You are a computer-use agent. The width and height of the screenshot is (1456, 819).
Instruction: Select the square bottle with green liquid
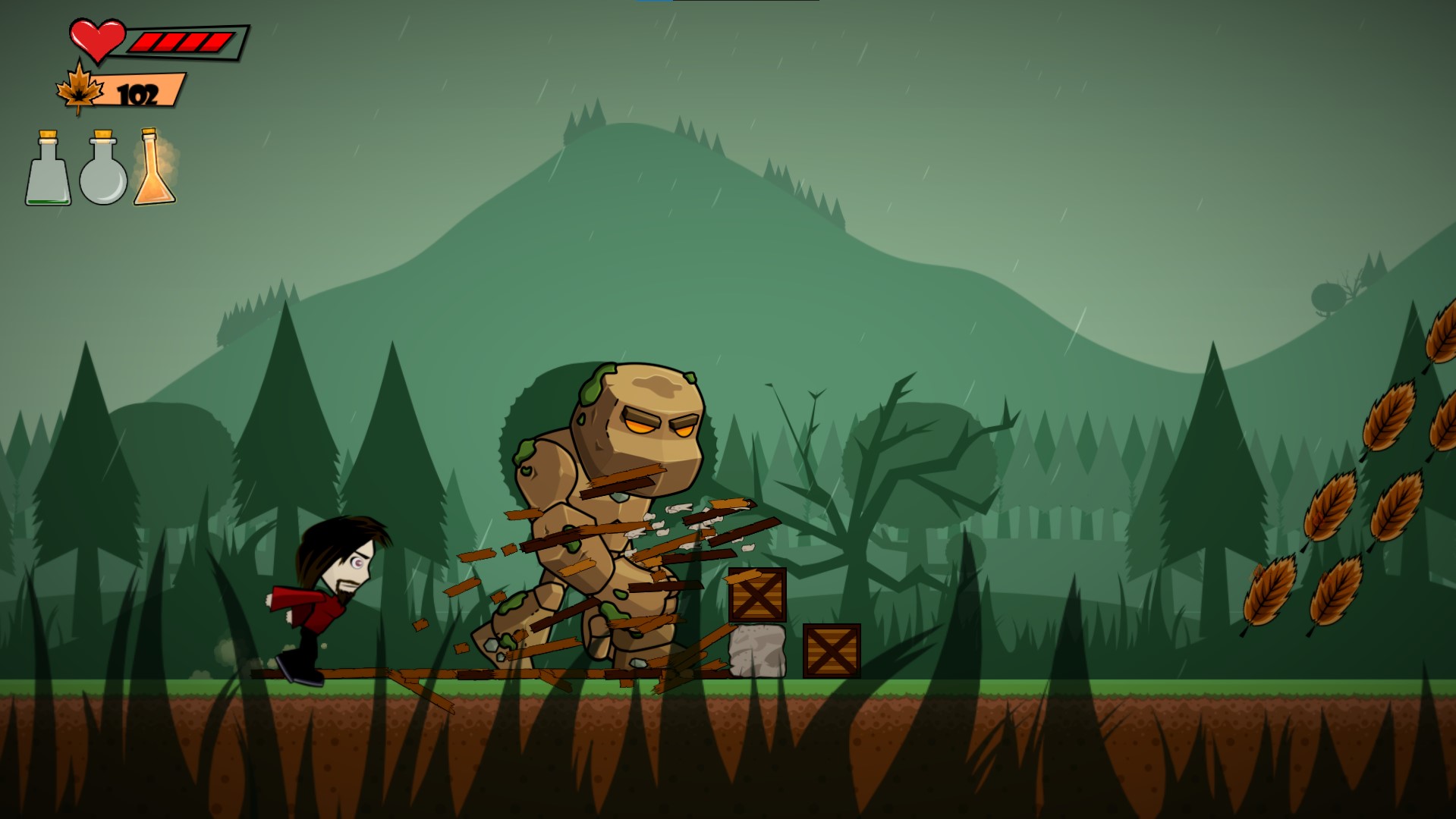tap(49, 171)
